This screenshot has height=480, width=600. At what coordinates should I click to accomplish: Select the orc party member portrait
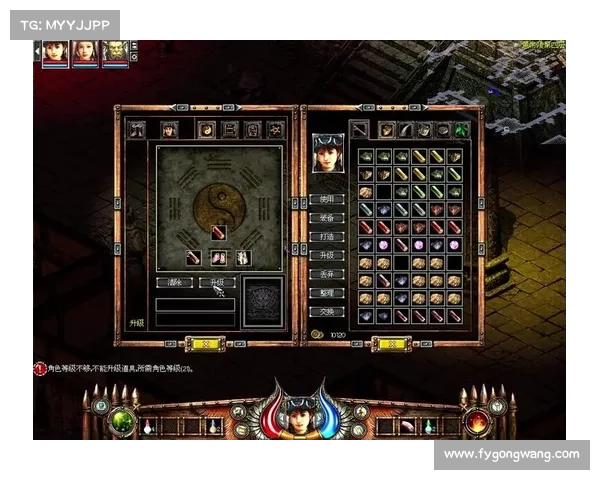115,52
